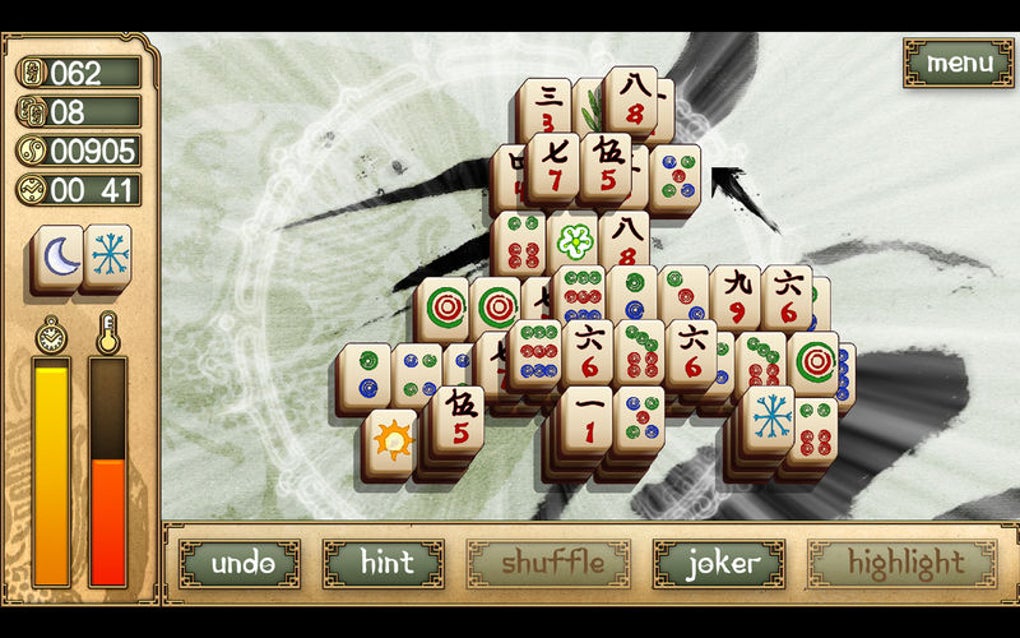1020x638 pixels.
Task: Pick the character tile numbered 7
Action: pyautogui.click(x=554, y=166)
